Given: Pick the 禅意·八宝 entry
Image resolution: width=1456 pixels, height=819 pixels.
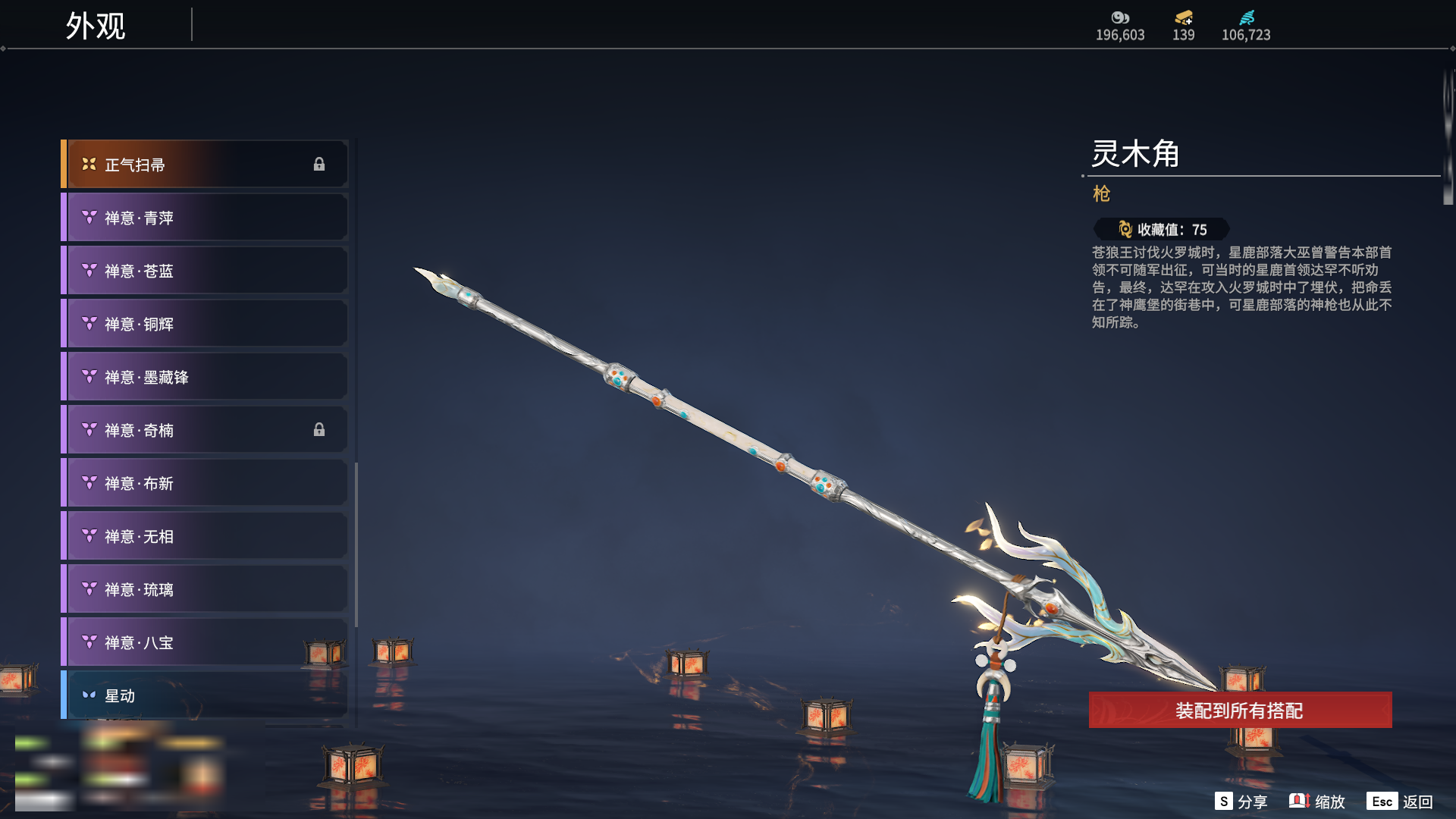Looking at the screenshot, I should pyautogui.click(x=205, y=642).
